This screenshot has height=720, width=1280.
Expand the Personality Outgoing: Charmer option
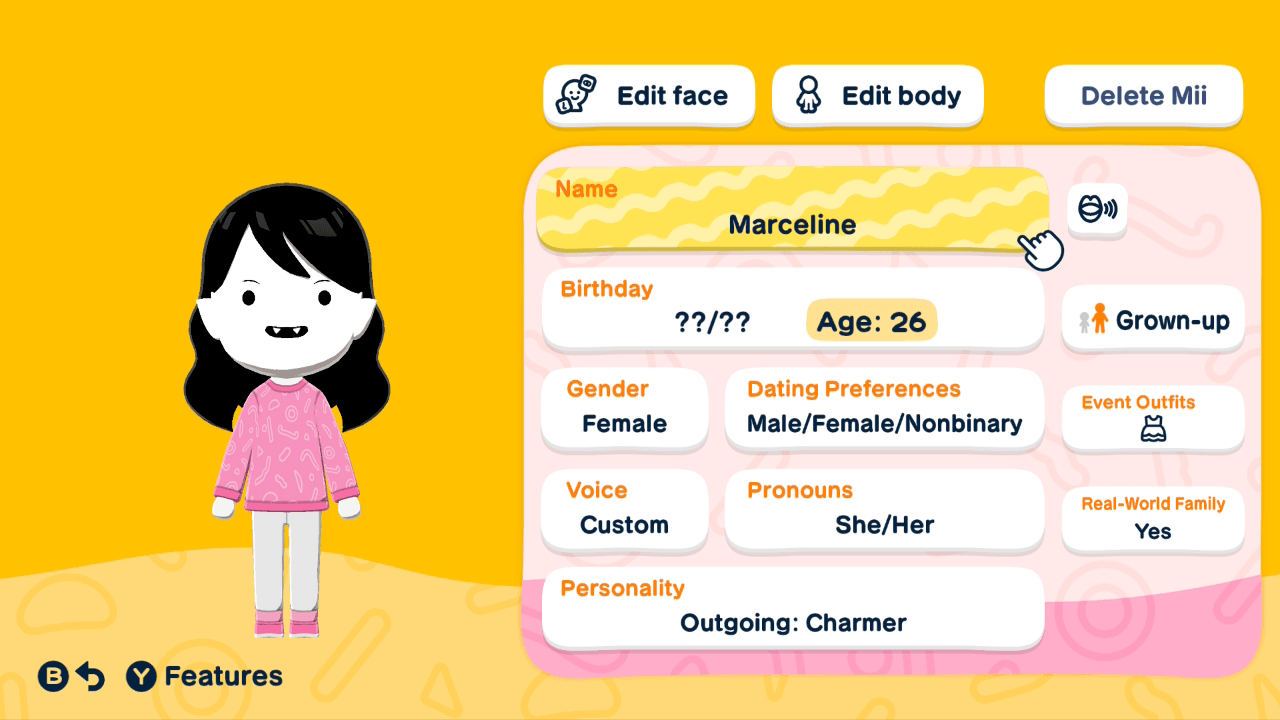tap(792, 609)
